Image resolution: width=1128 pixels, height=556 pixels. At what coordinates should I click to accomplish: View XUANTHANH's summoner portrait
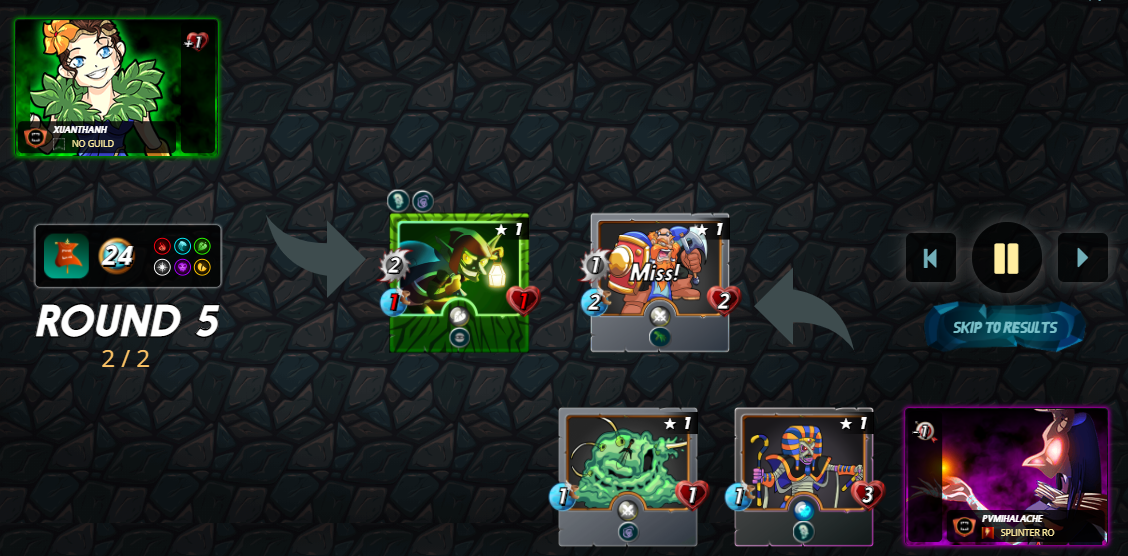click(116, 87)
